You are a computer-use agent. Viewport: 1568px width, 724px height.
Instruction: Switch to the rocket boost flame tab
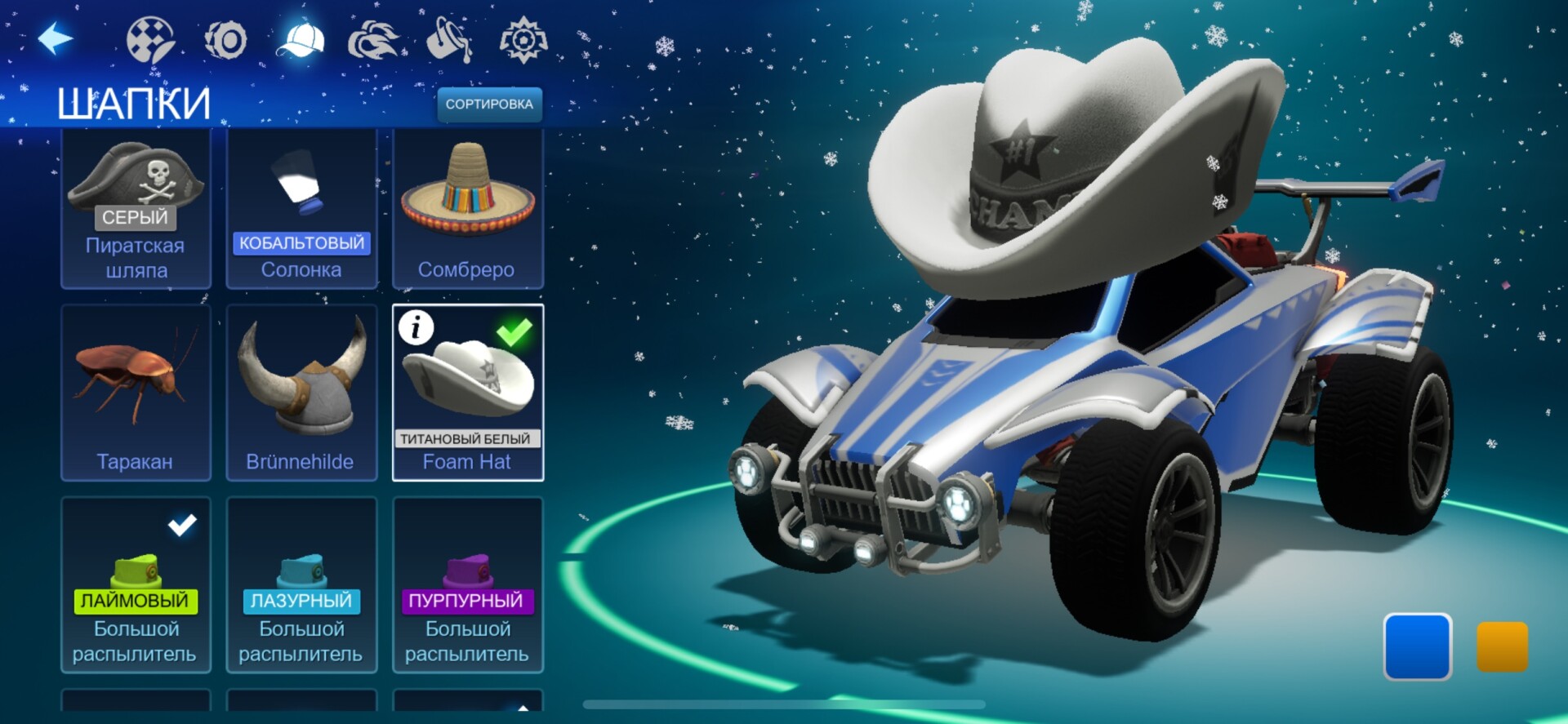pos(374,40)
